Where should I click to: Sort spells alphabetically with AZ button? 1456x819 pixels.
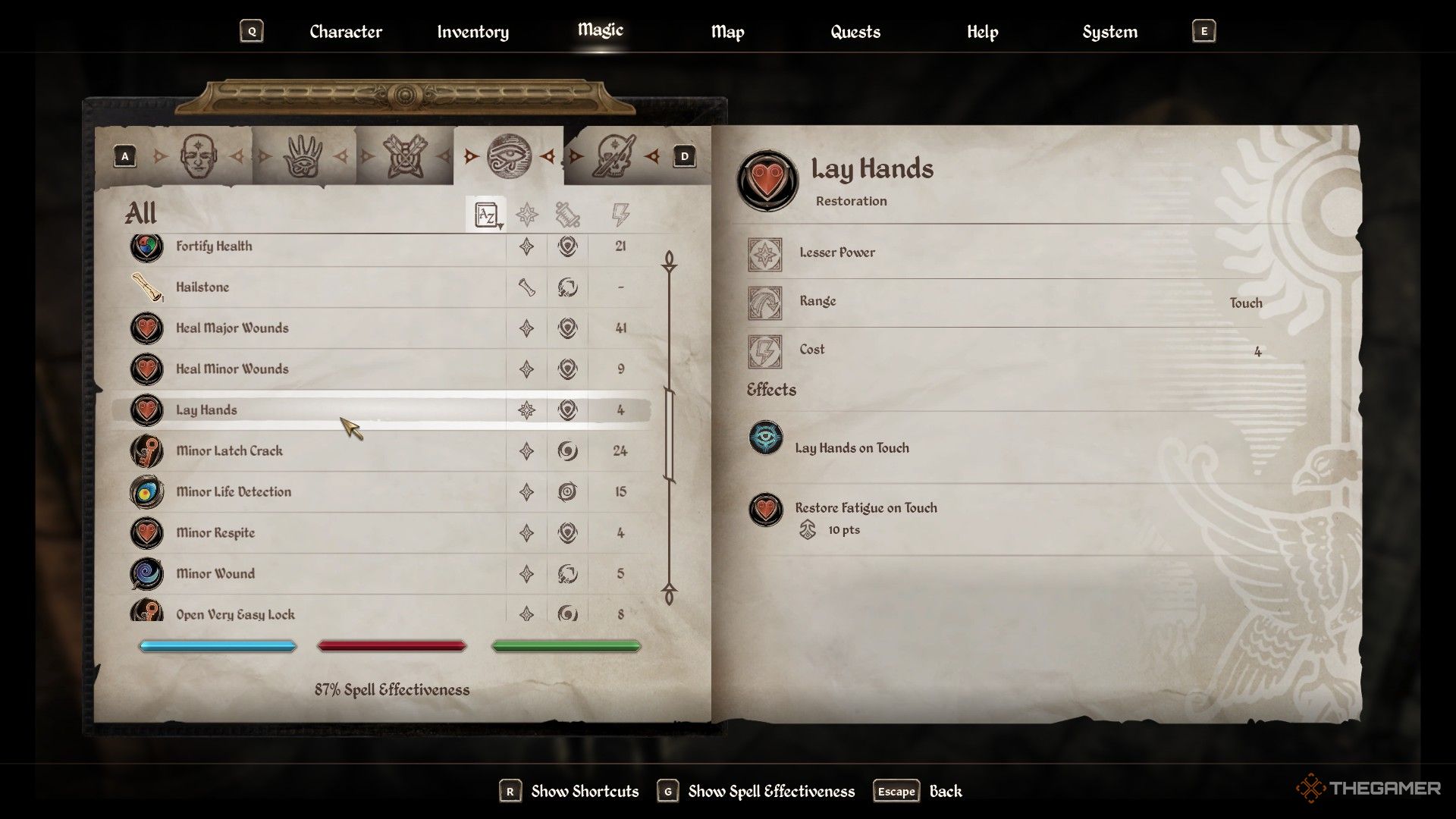click(485, 215)
